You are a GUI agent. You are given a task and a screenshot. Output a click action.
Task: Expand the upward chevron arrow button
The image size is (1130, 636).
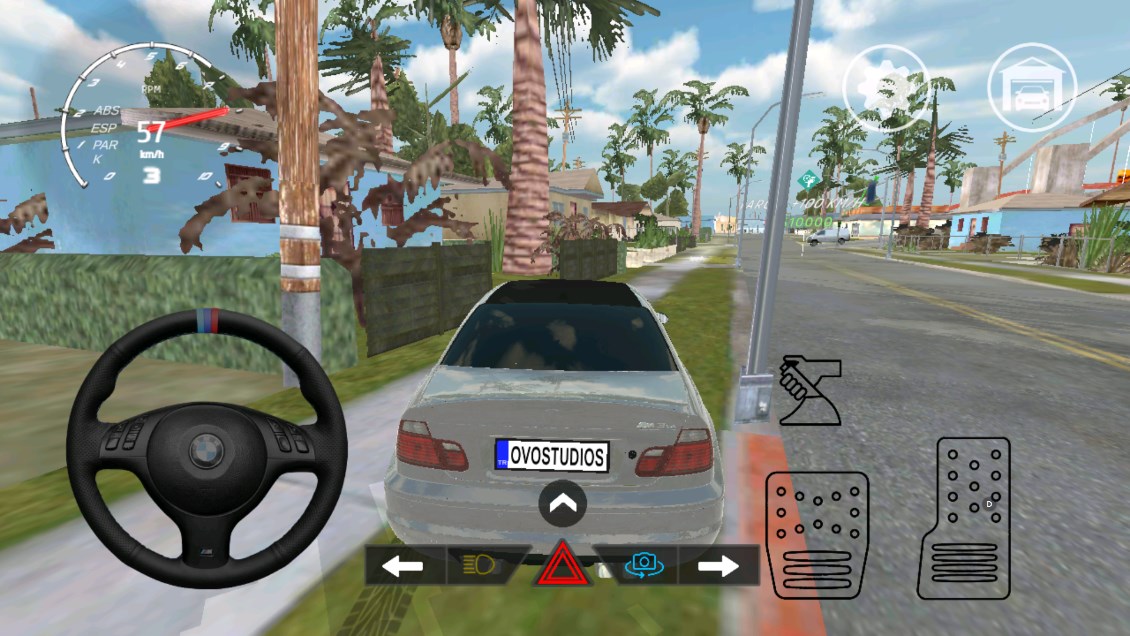(562, 505)
